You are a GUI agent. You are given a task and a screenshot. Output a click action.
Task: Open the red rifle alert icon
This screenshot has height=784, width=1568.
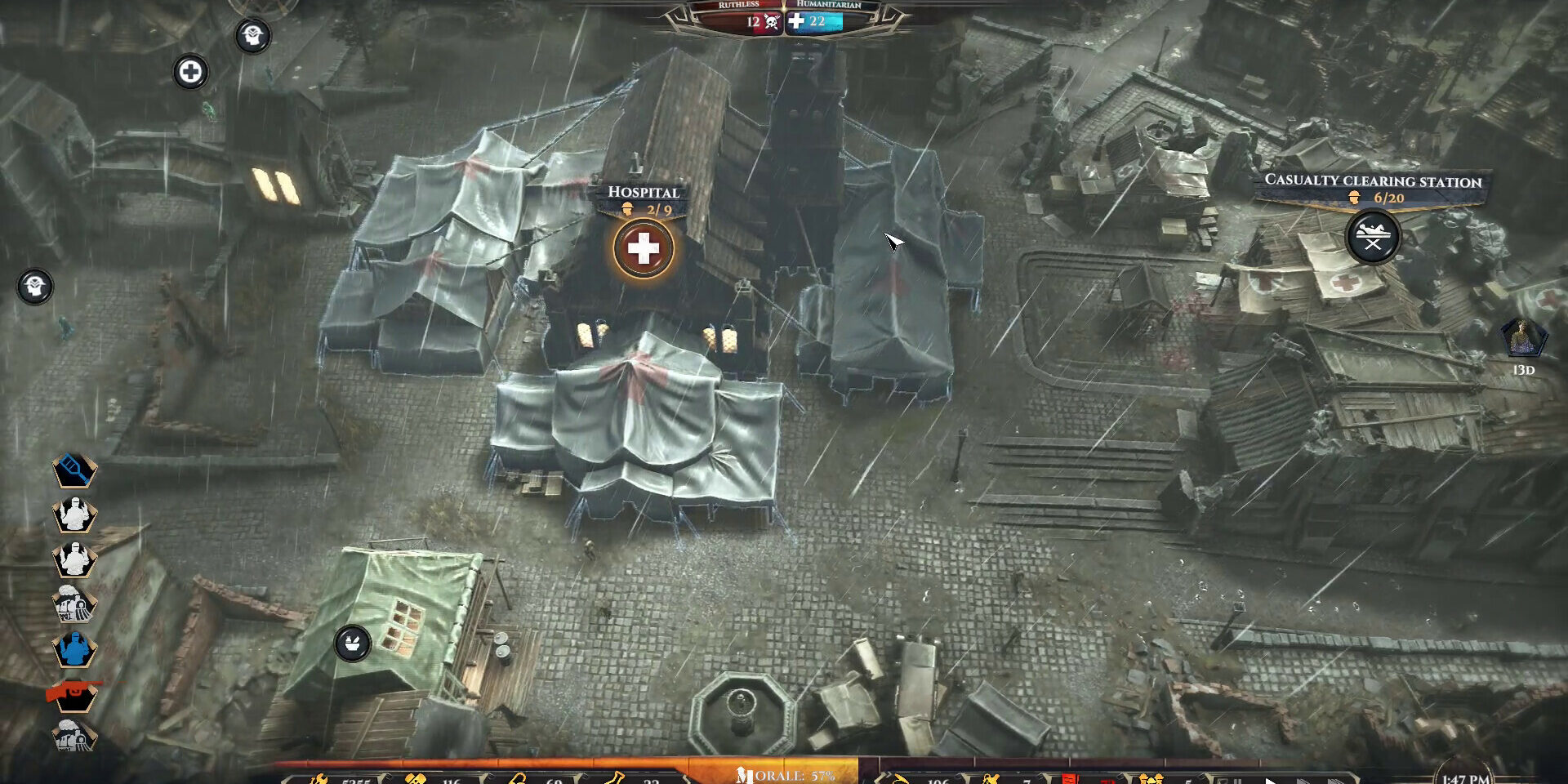[74, 694]
